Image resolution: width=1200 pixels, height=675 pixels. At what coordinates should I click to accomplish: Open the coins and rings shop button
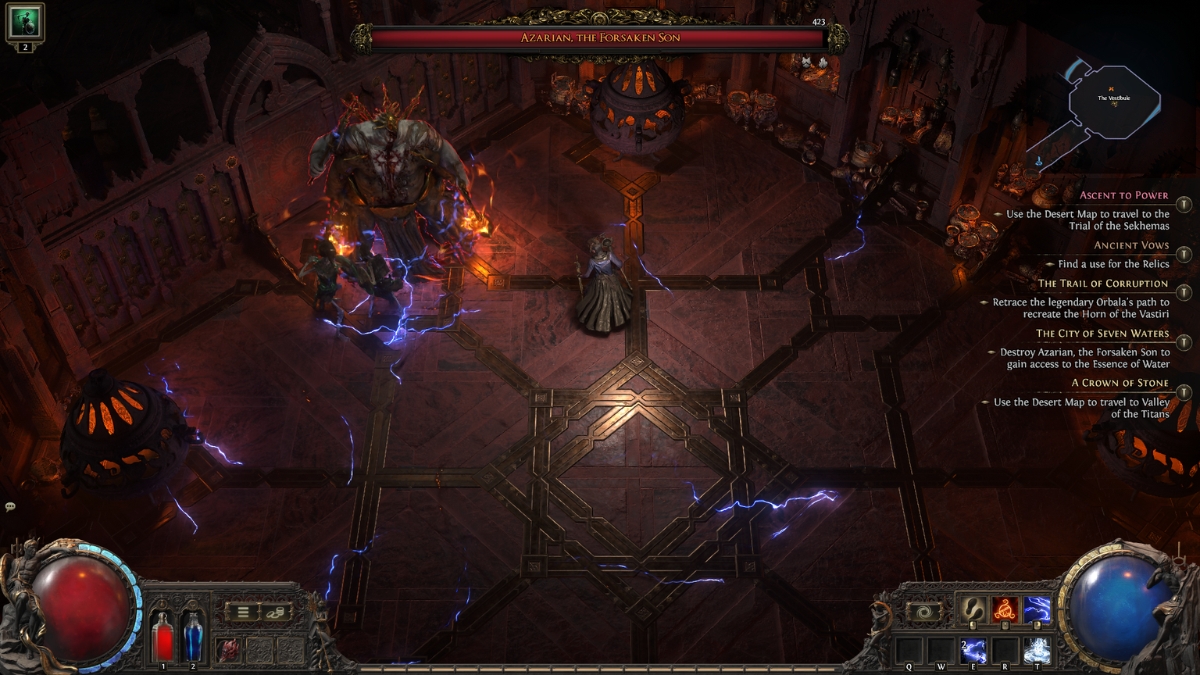click(x=275, y=611)
